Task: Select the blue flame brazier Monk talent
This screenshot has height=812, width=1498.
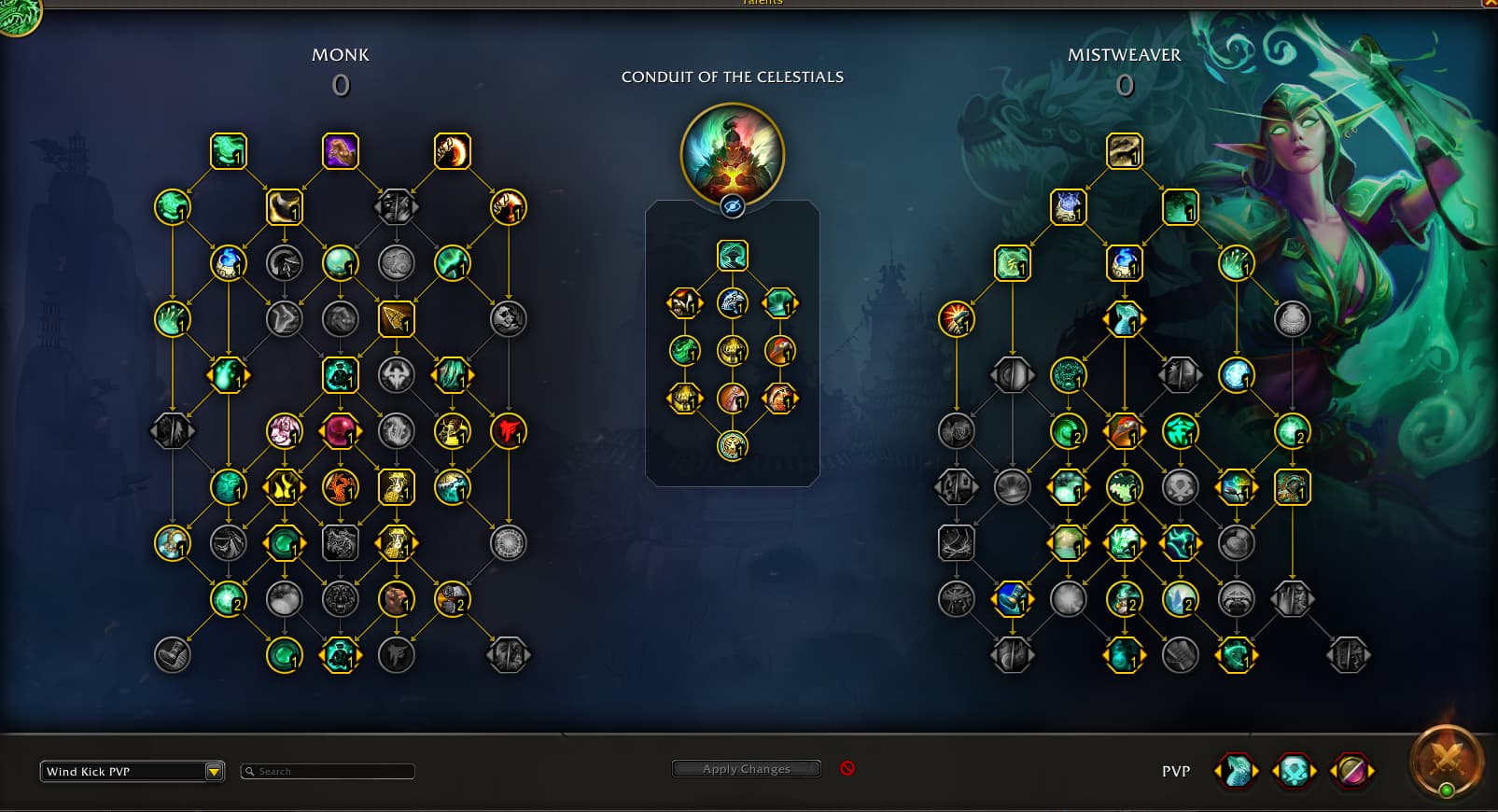Action: (229, 263)
